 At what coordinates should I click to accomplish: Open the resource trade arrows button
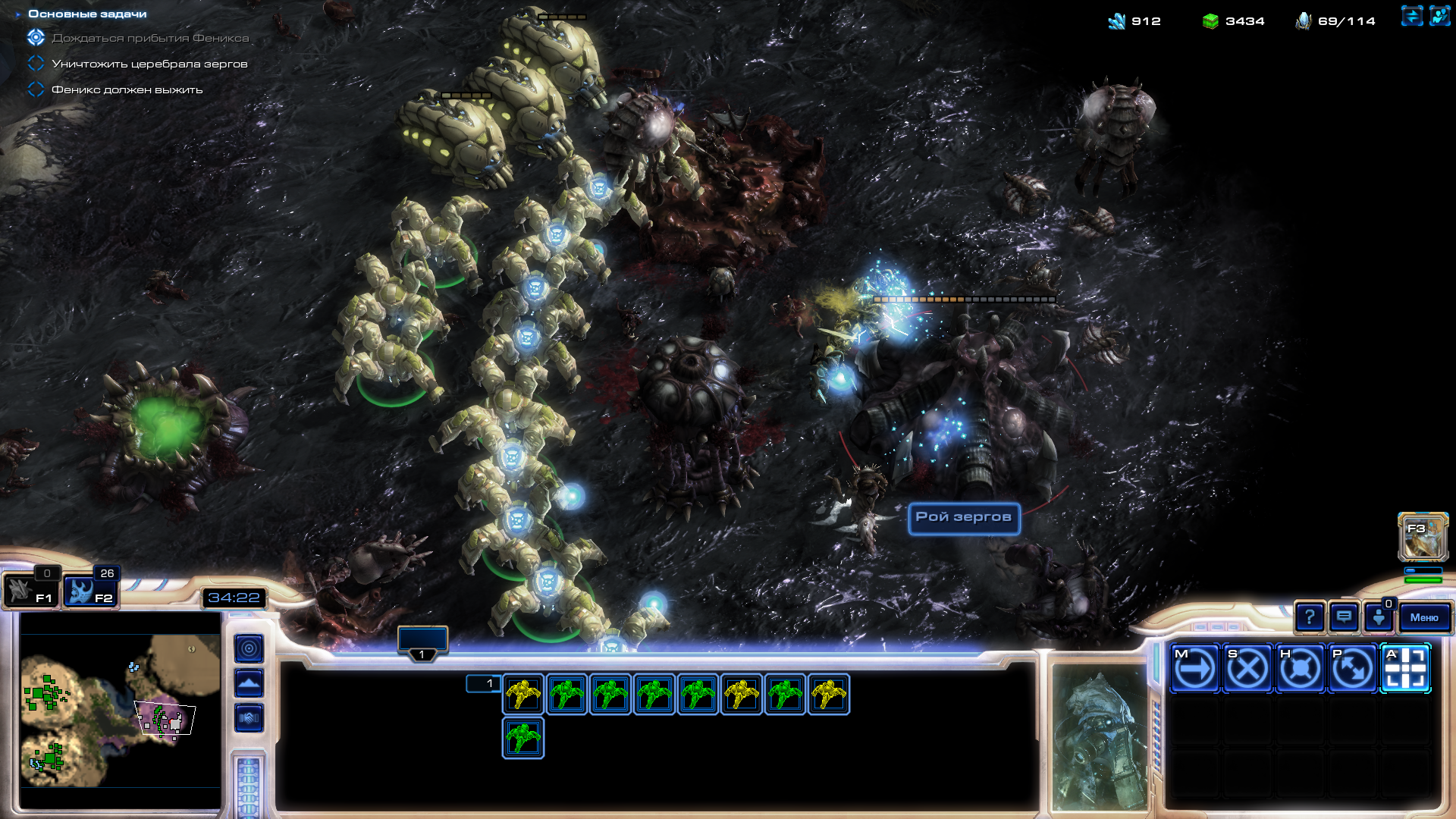[x=1411, y=16]
